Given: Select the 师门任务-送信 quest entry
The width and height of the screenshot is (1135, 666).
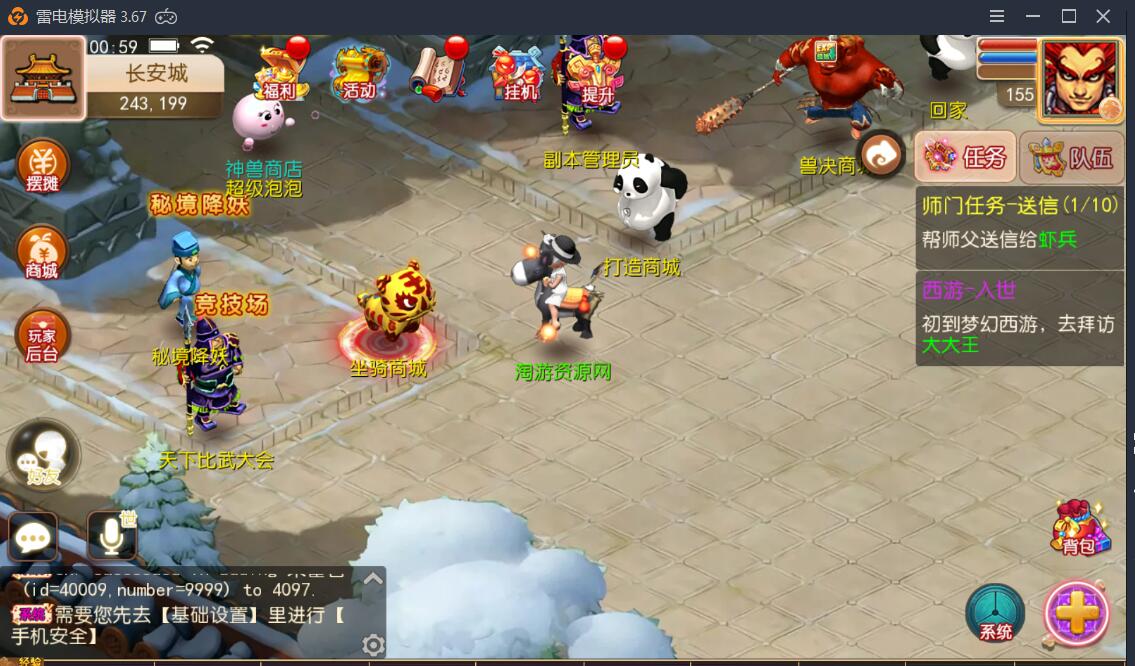Looking at the screenshot, I should [1019, 223].
